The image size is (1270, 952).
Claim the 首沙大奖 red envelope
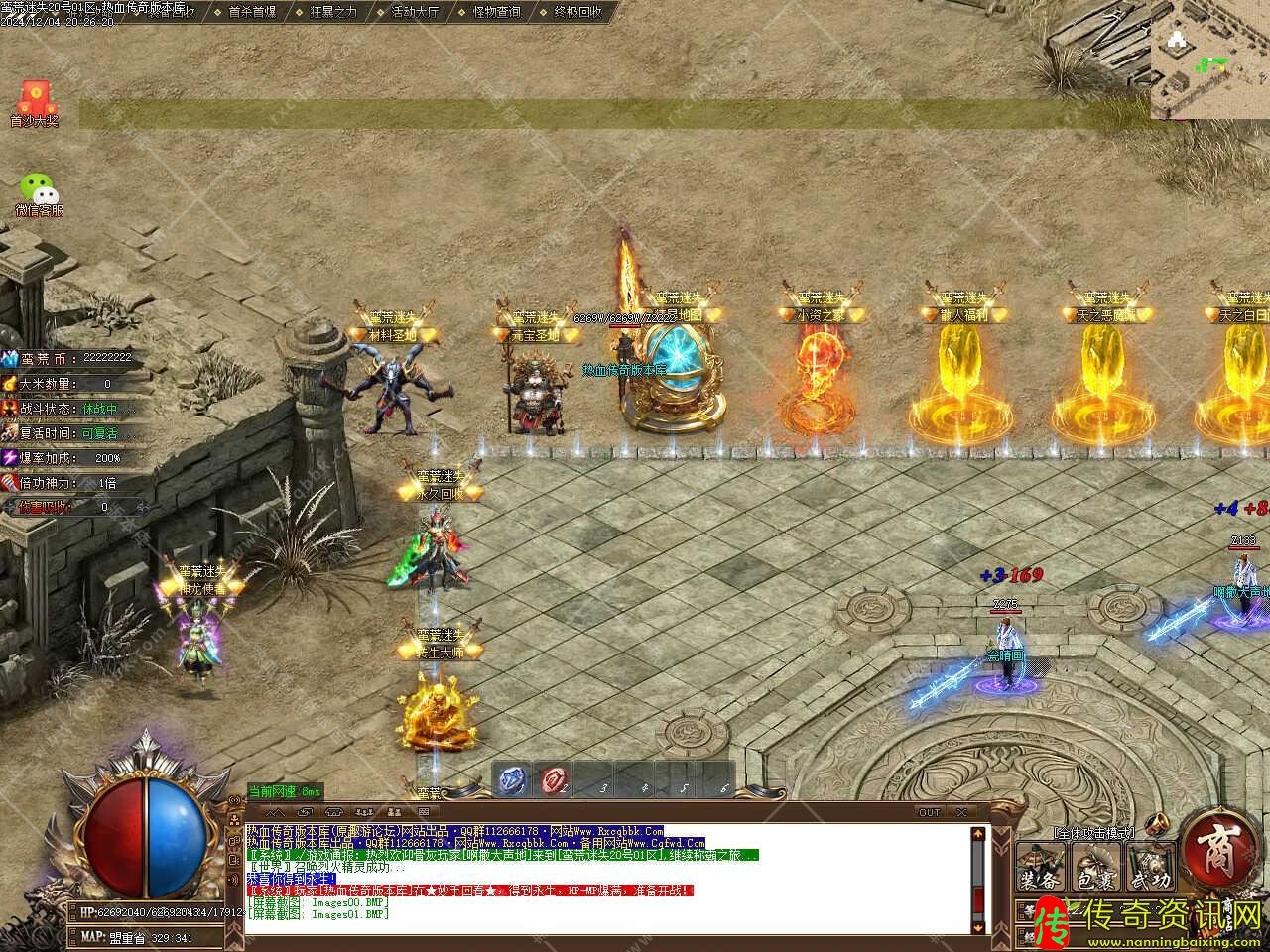pos(35,101)
